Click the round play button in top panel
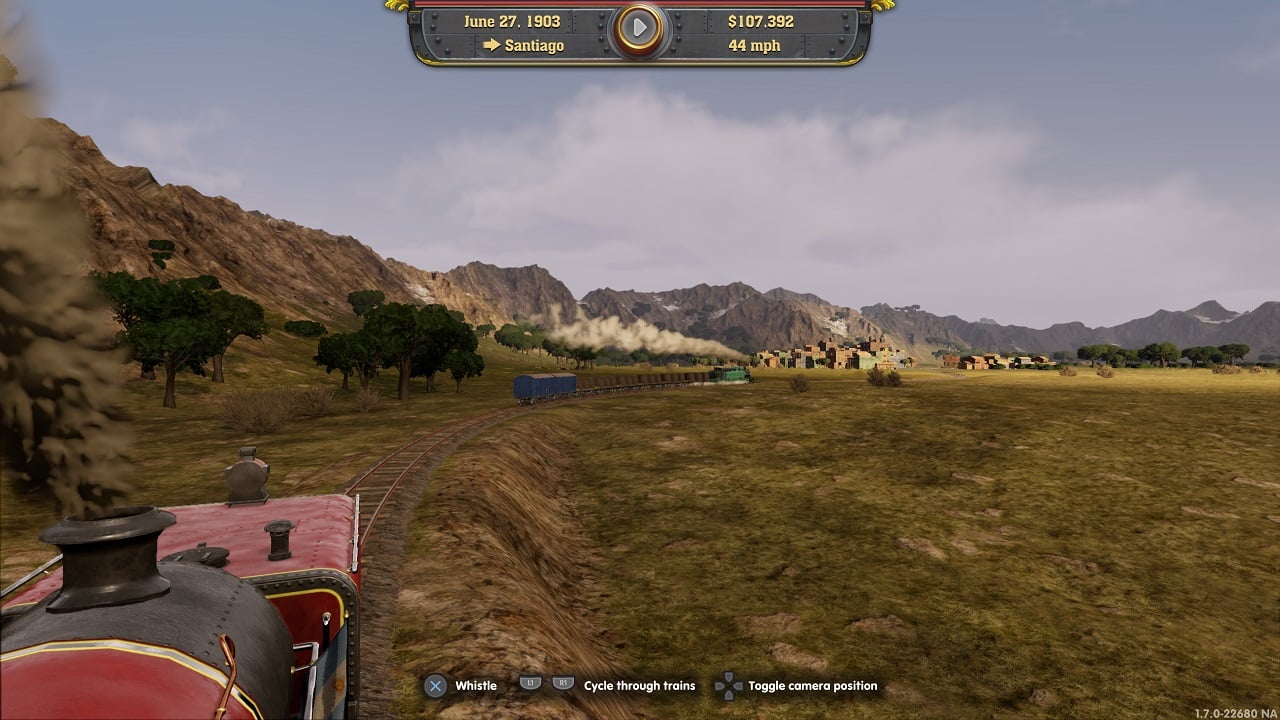The width and height of the screenshot is (1280, 720). click(x=639, y=29)
